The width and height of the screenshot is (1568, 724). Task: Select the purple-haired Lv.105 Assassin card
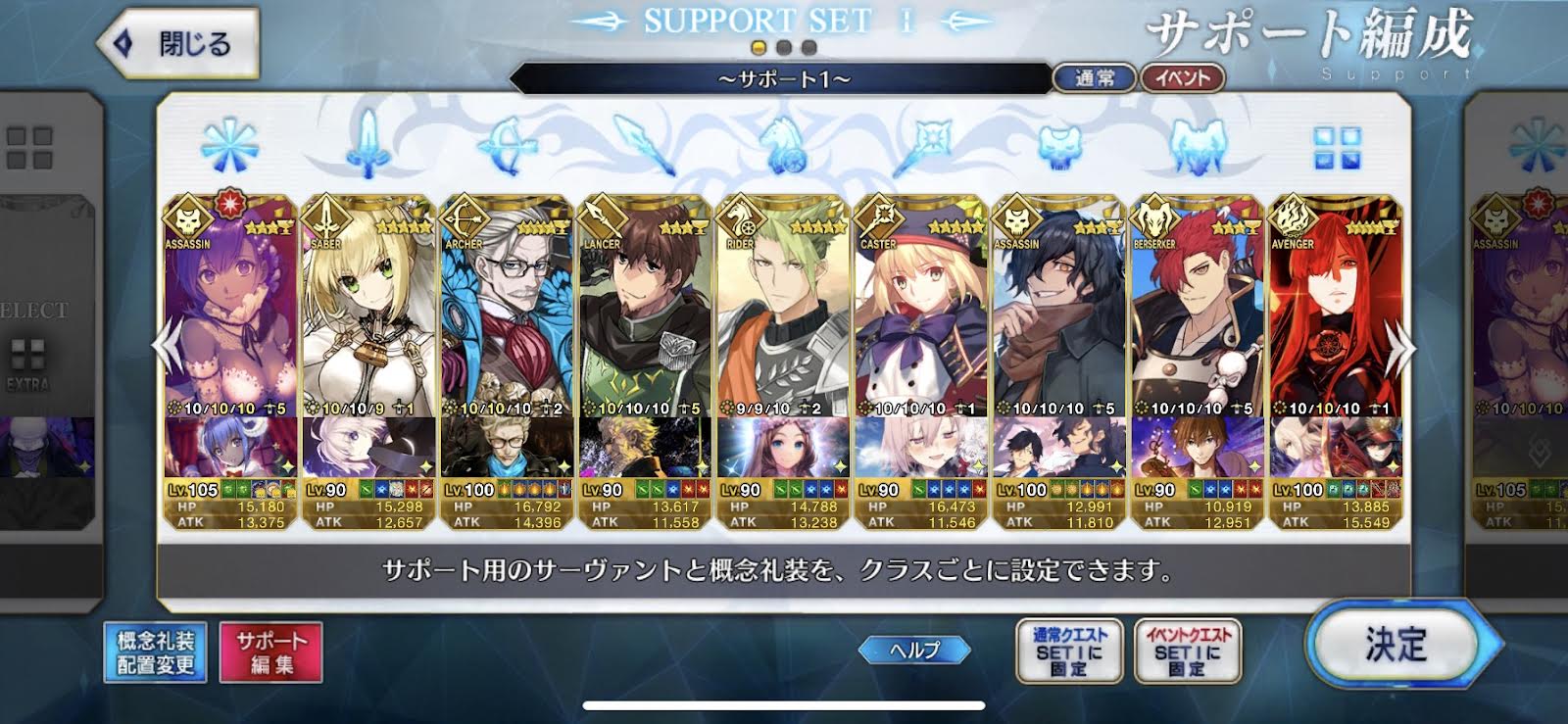[229, 323]
